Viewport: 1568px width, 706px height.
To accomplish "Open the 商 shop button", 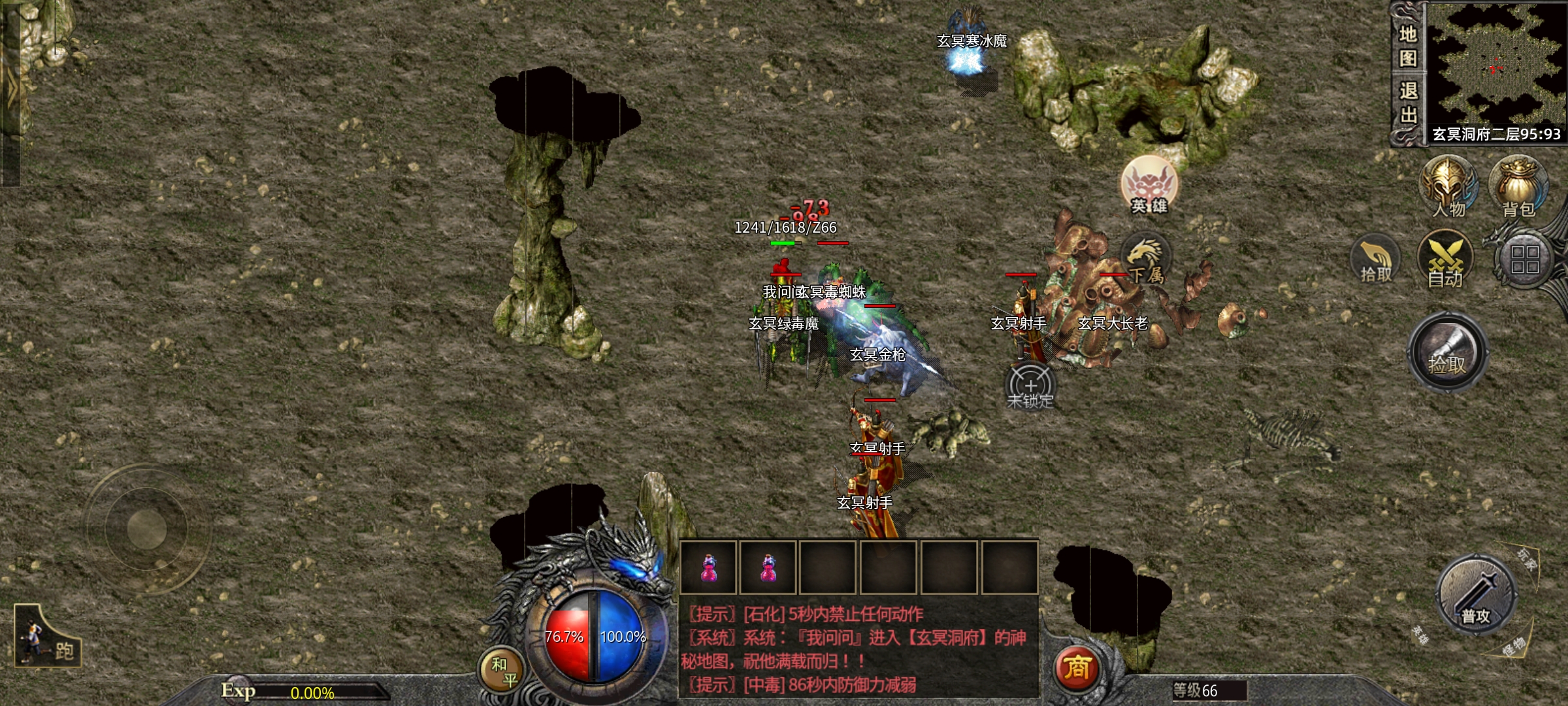I will [x=1077, y=668].
